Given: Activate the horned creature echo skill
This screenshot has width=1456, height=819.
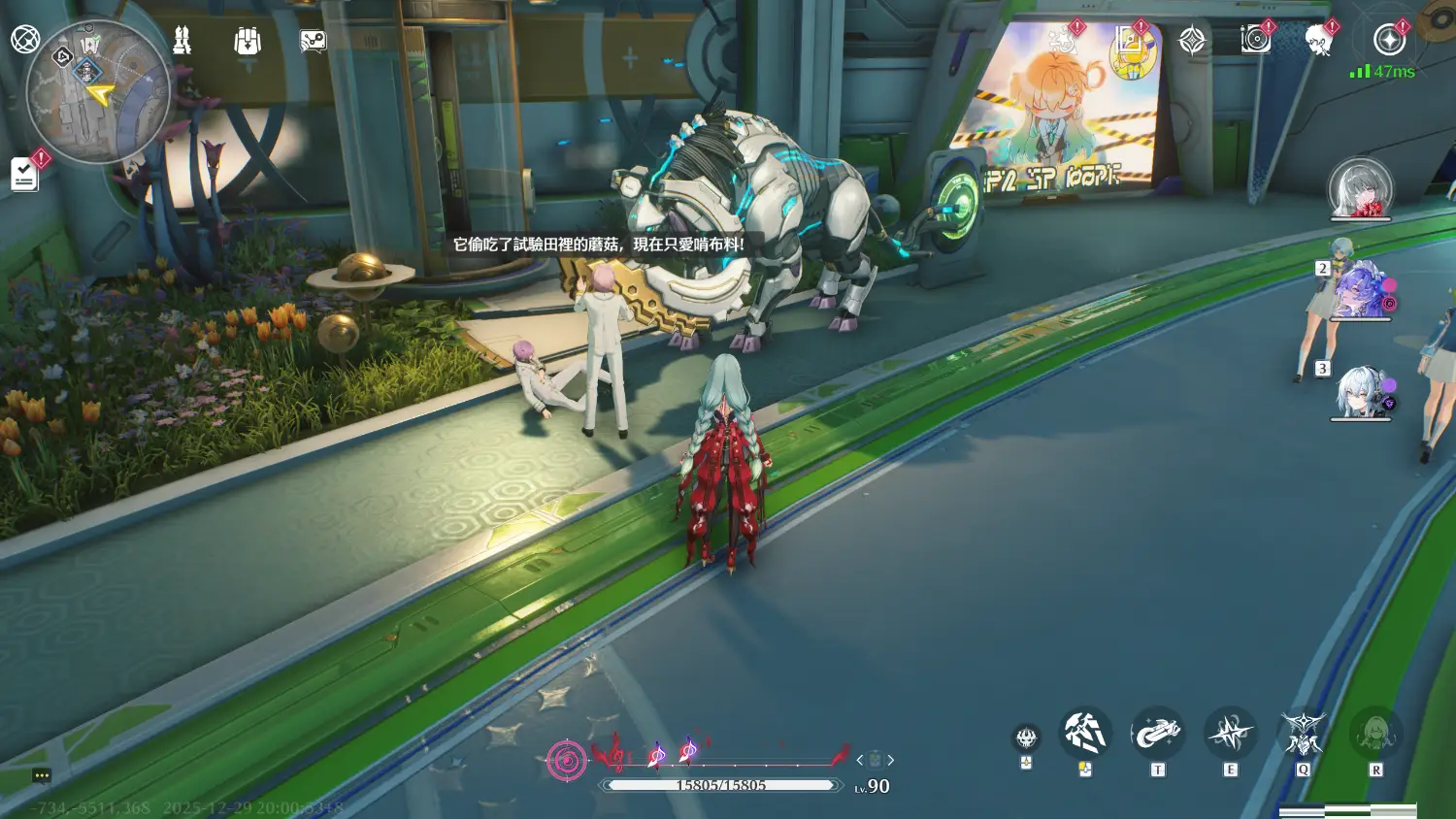Looking at the screenshot, I should point(1303,734).
